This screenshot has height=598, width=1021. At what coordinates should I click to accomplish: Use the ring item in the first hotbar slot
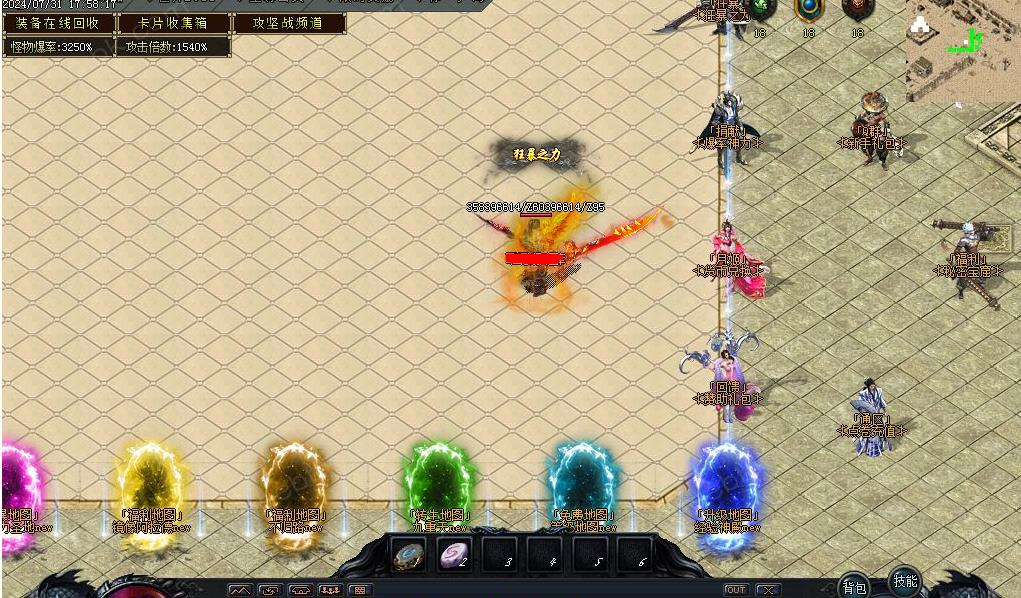click(408, 555)
